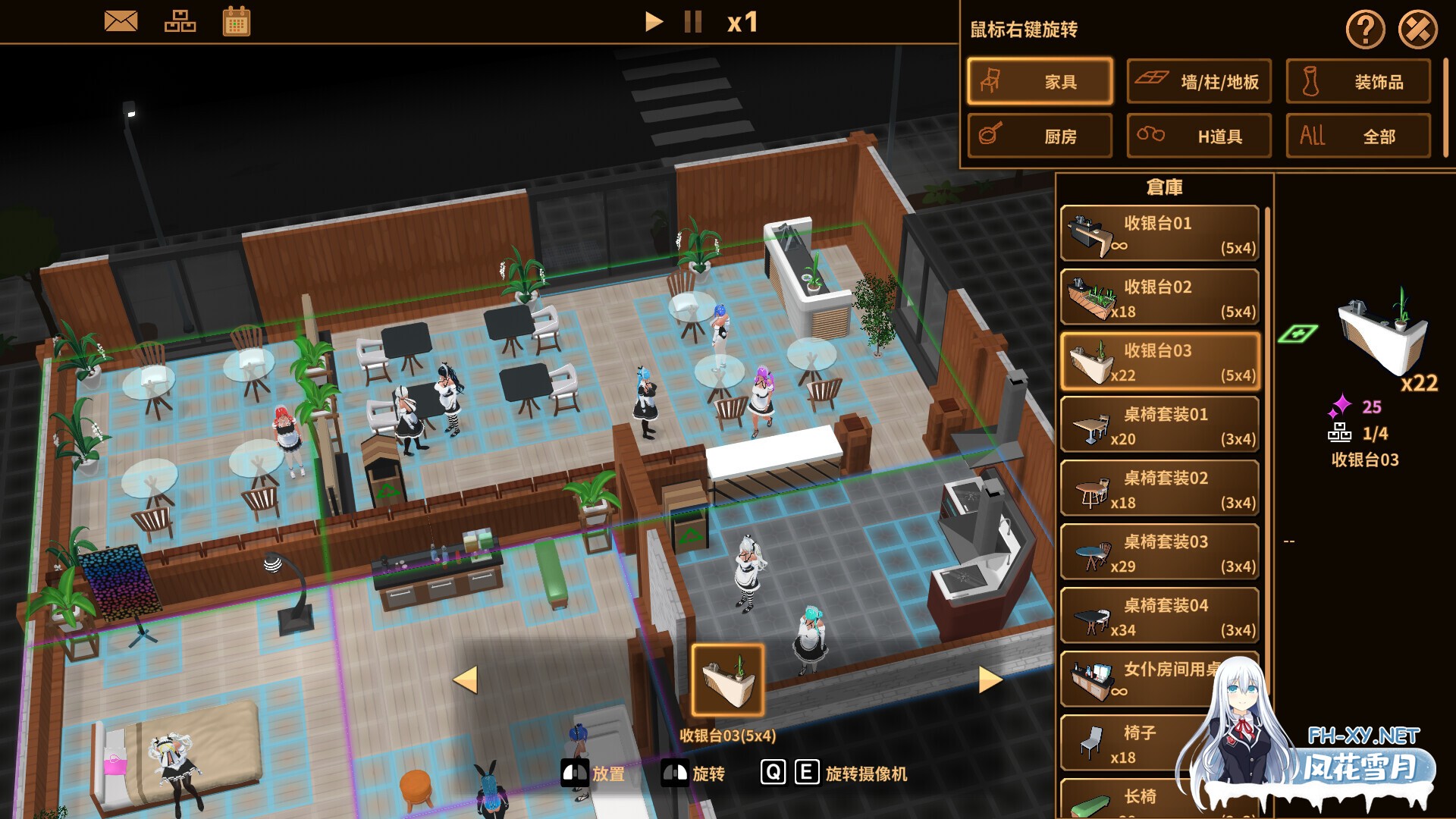Select the 全部 show-all category
Screen dimensions: 1456x819
[1357, 136]
